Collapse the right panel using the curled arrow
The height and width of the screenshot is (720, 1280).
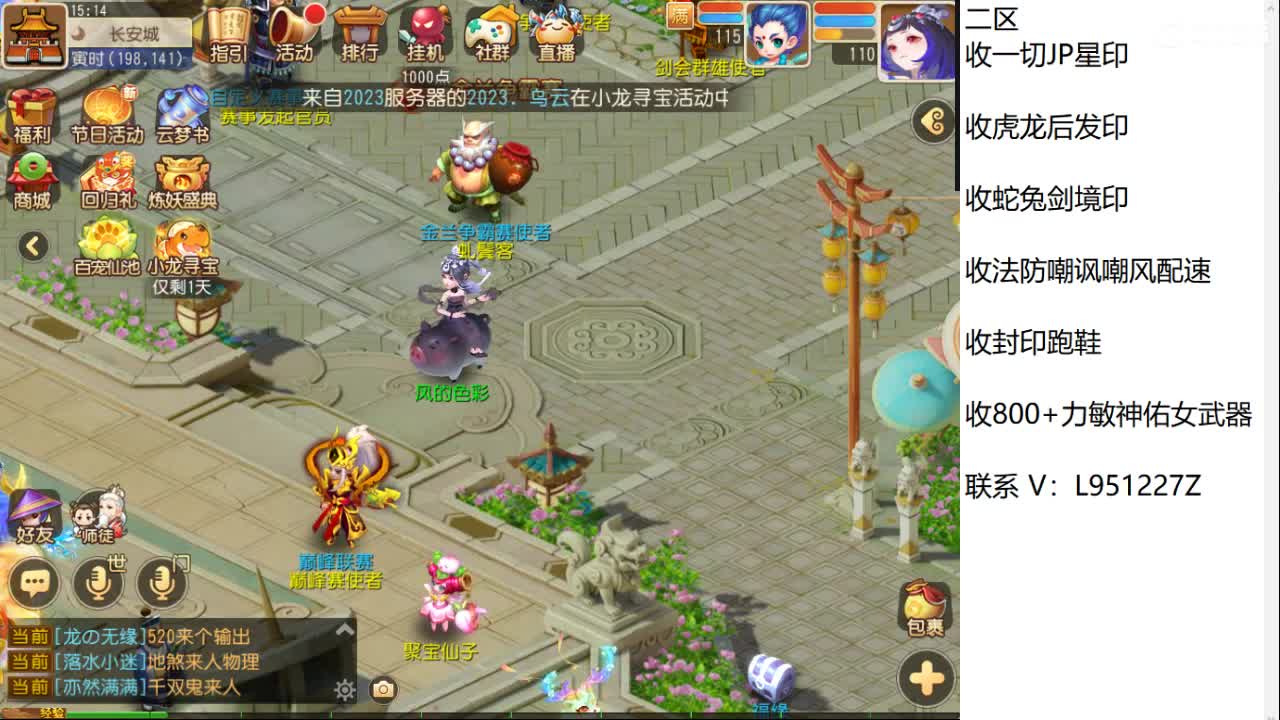[932, 123]
